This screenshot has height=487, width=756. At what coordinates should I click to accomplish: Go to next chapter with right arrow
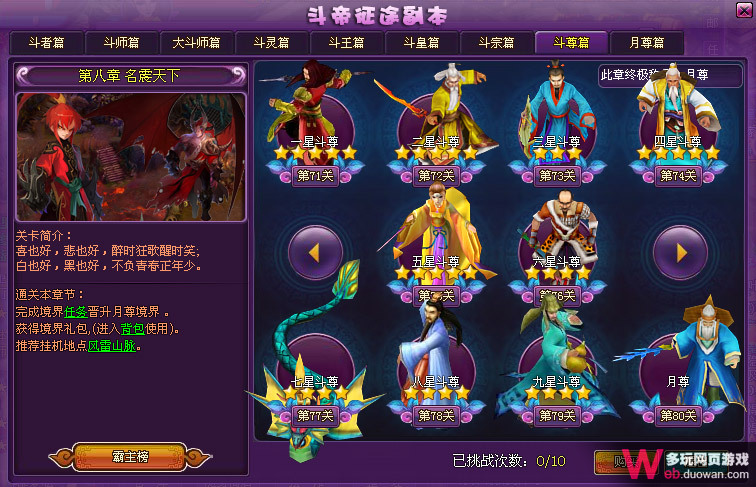coord(679,252)
